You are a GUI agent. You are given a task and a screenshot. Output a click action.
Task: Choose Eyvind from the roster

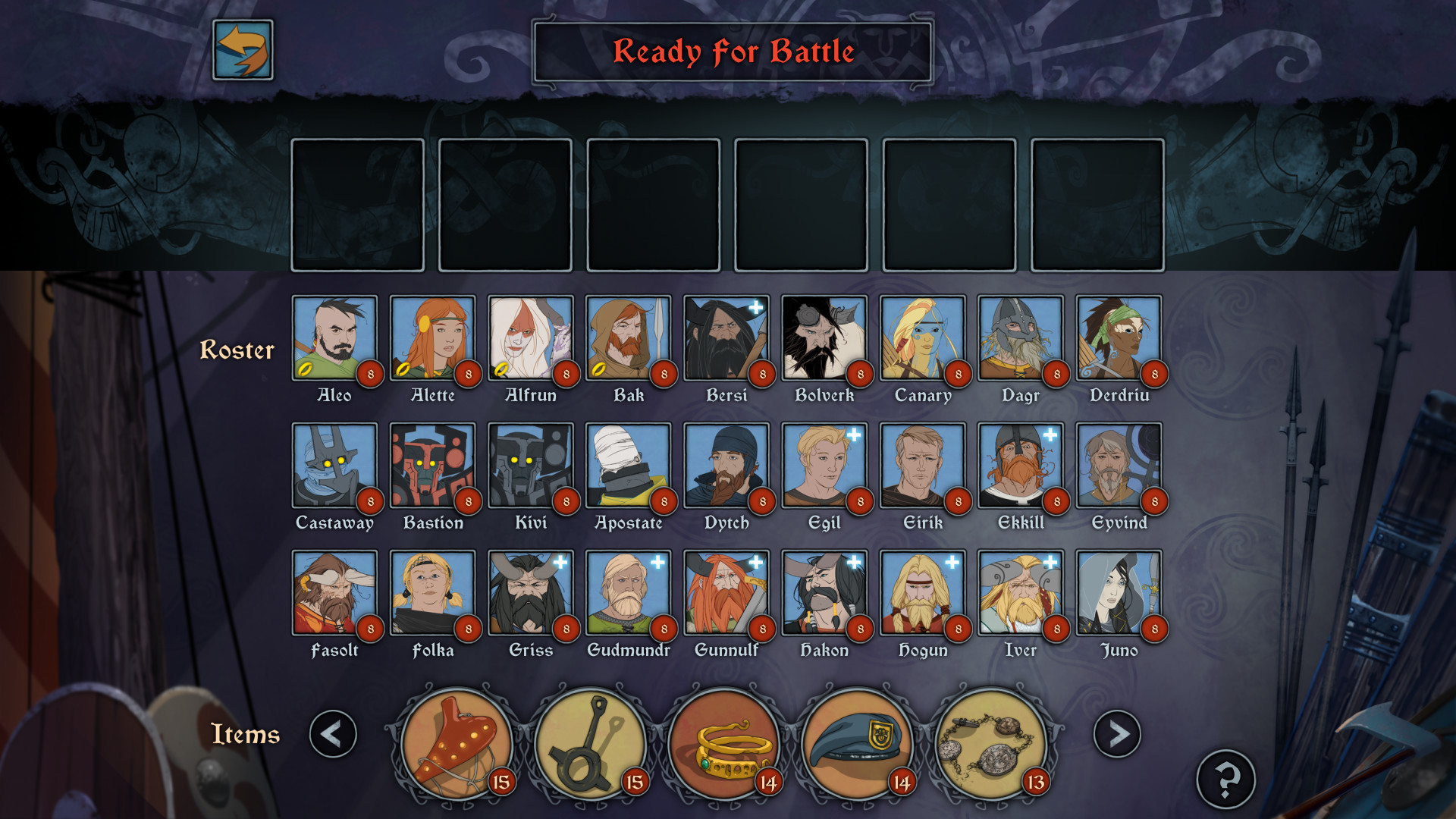click(x=1119, y=465)
